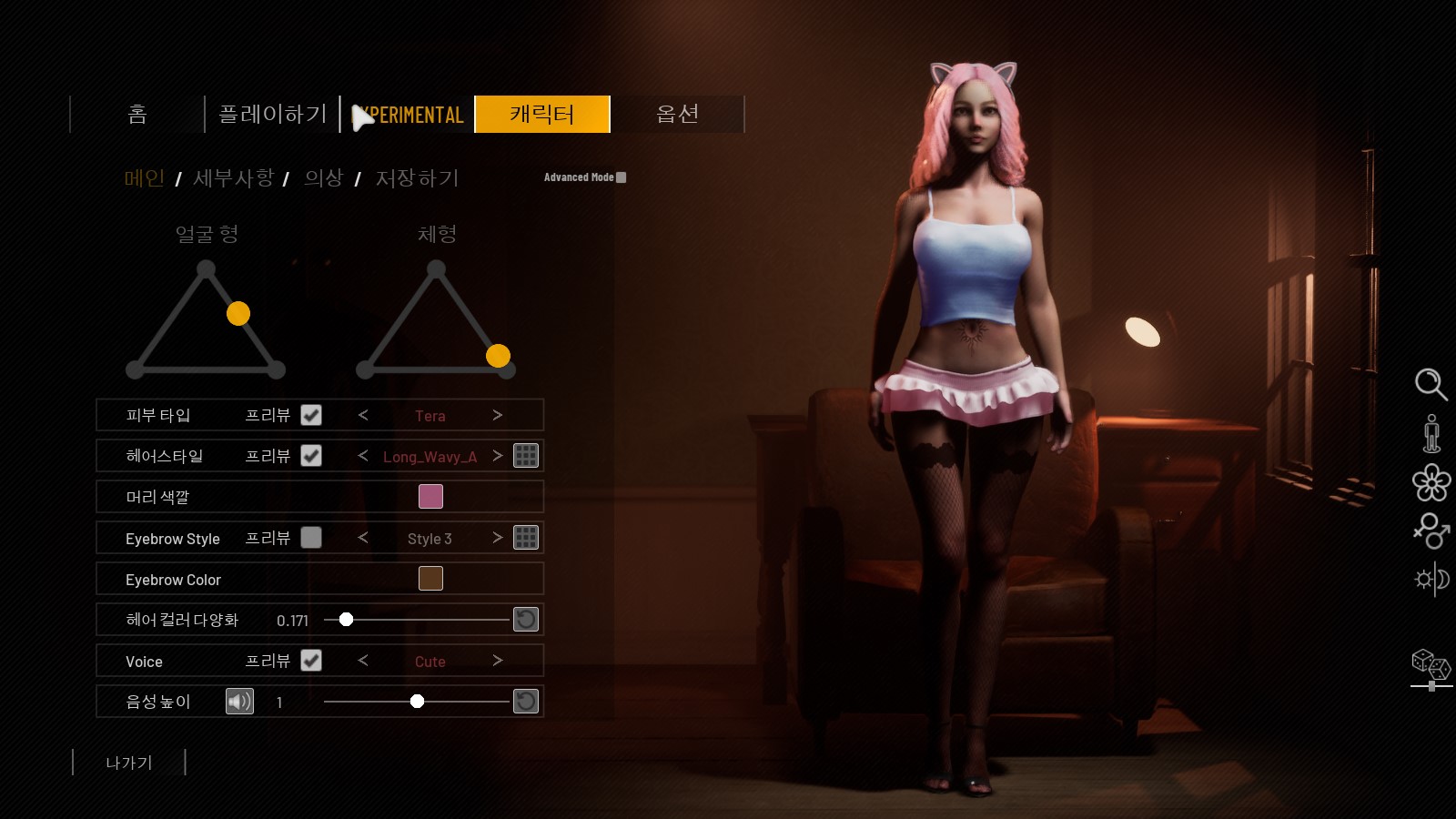Roll the dice randomize icon
The image size is (1456, 819).
click(x=1431, y=664)
